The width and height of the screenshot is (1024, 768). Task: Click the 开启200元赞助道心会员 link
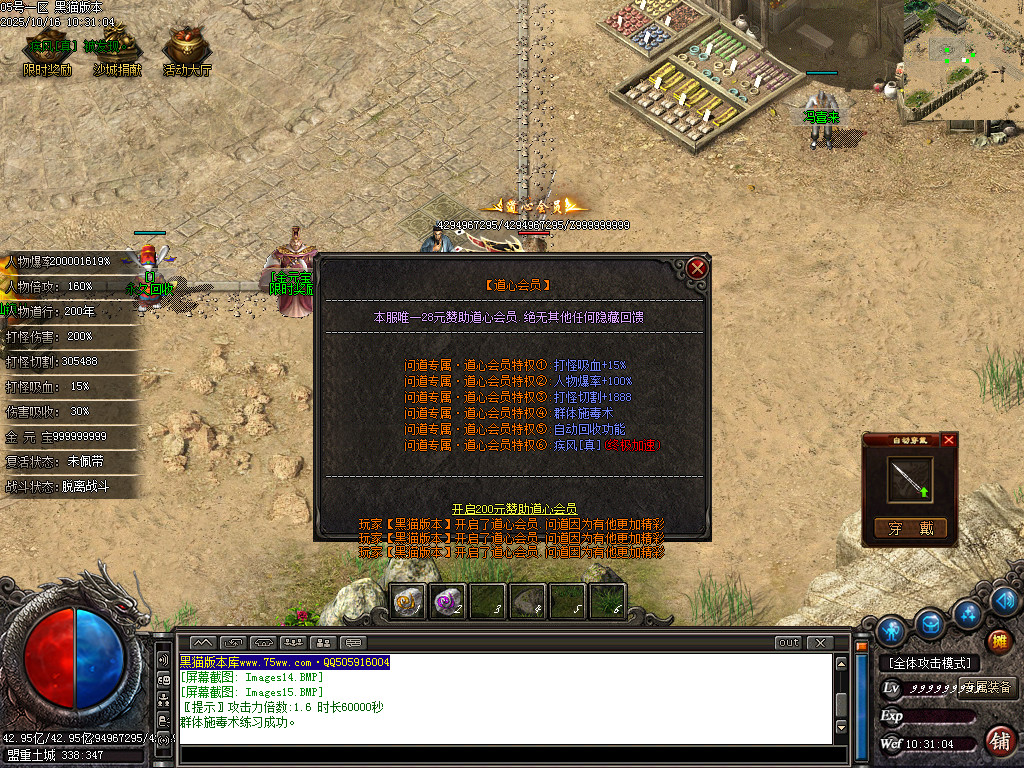[x=514, y=509]
